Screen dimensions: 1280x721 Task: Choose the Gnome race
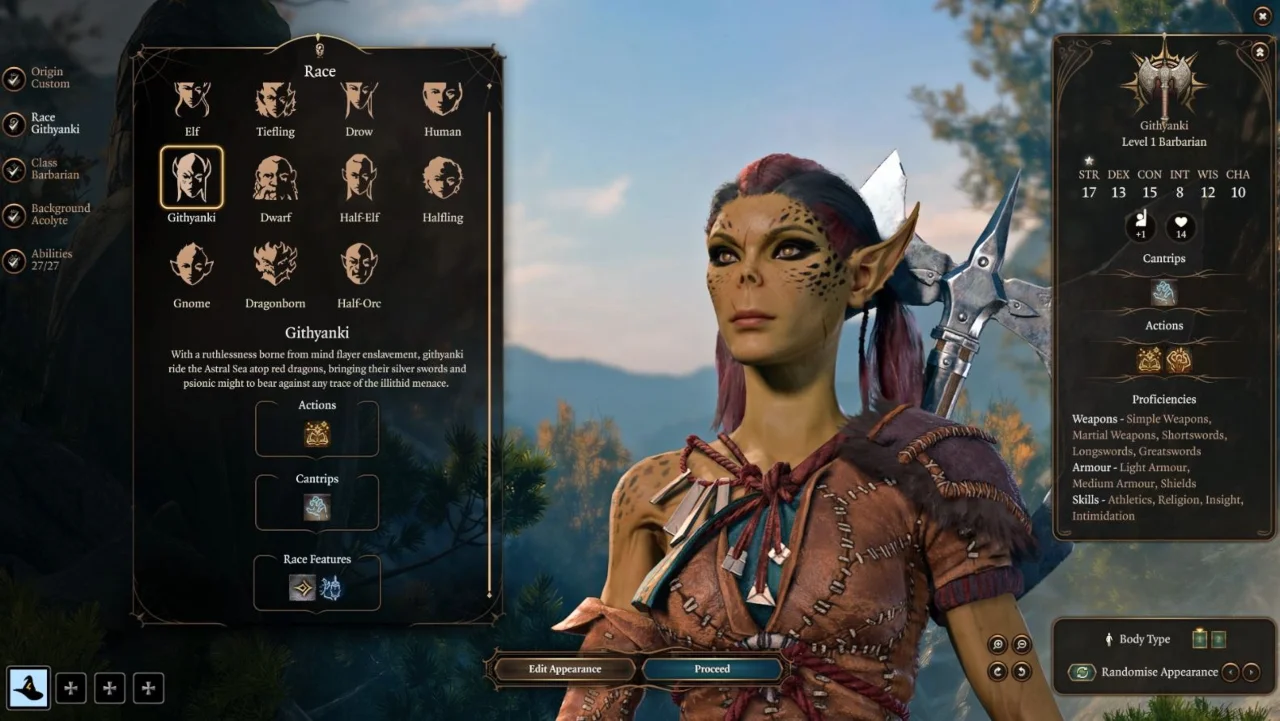(191, 264)
